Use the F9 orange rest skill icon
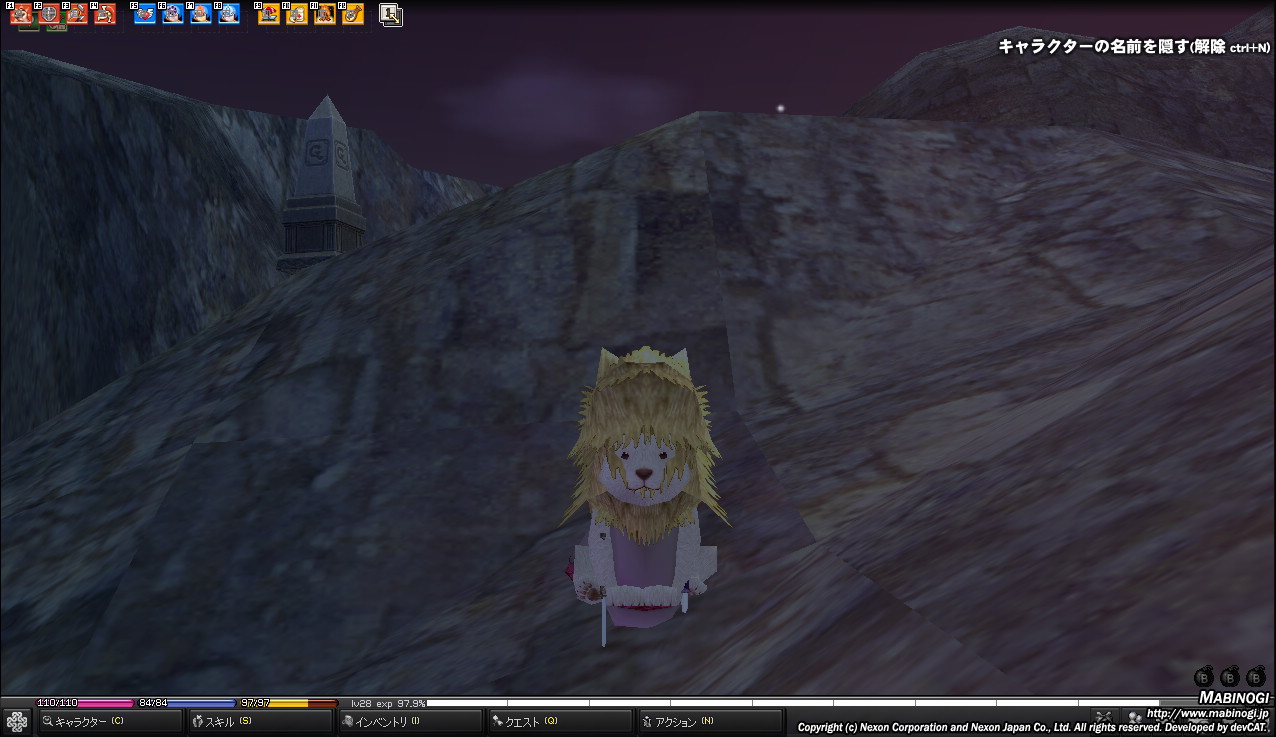 (x=269, y=14)
